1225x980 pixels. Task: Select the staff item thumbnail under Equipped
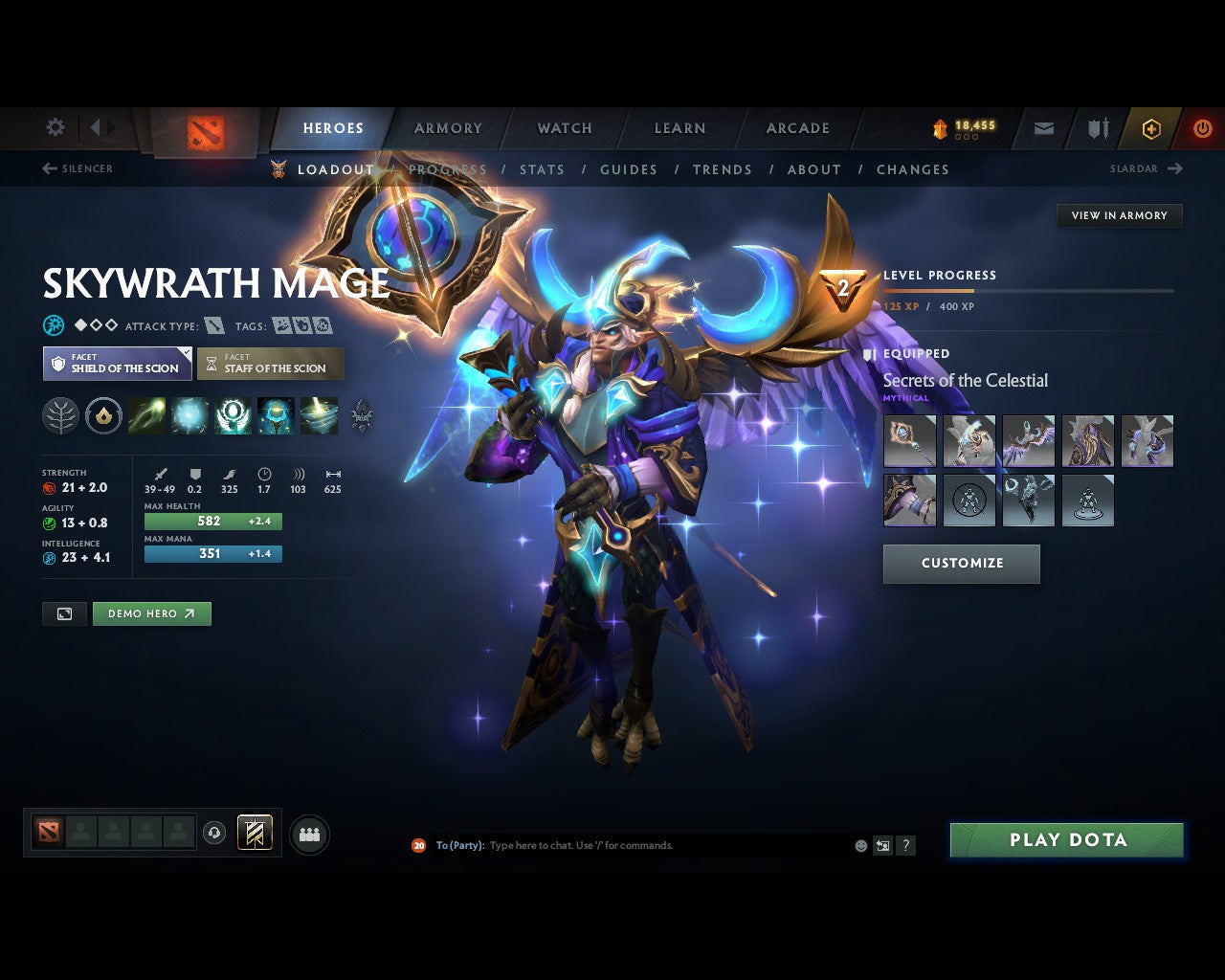908,440
